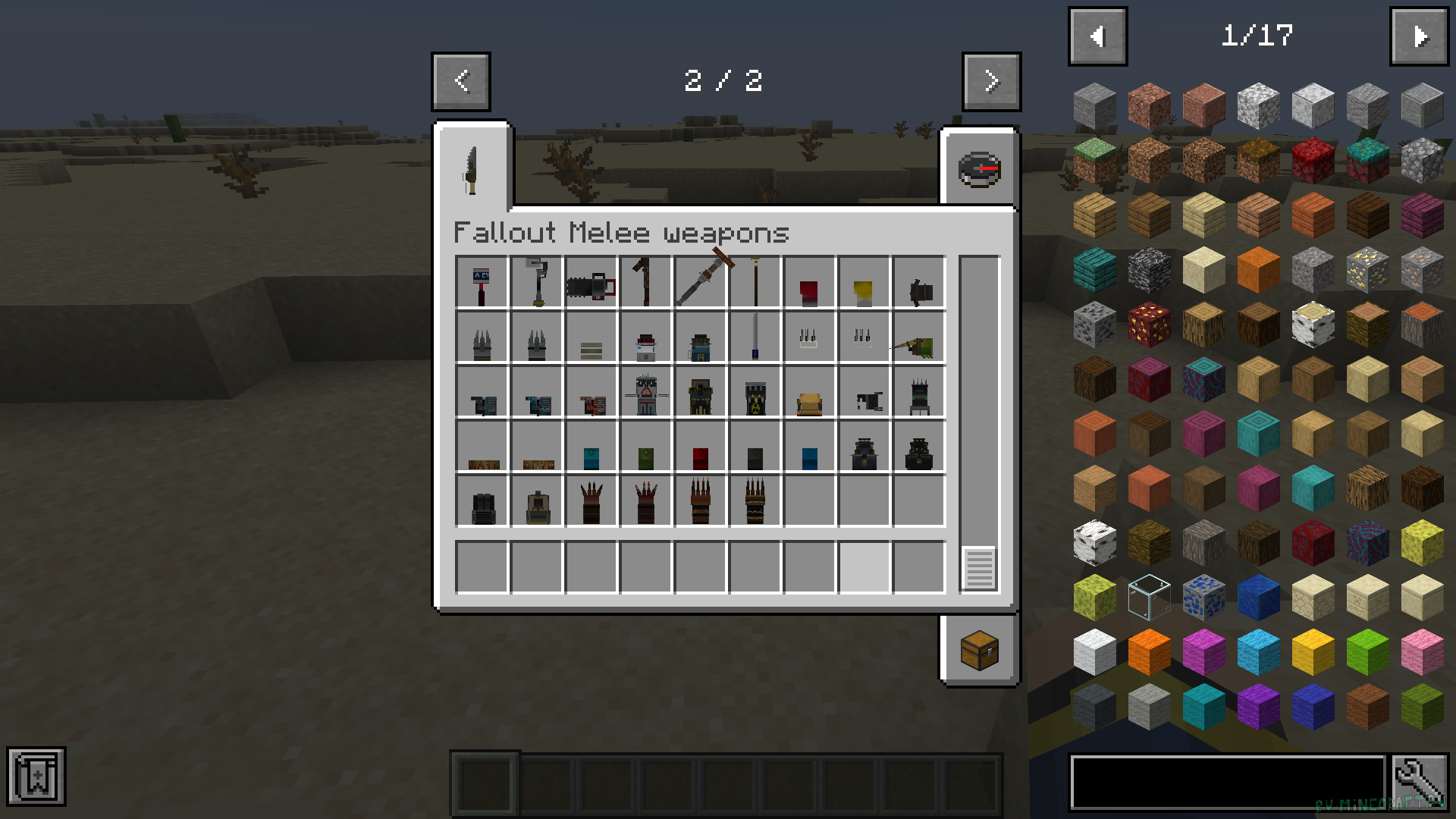Click the creative inventory scrollbar handle
Screen dimensions: 1456x819
(979, 567)
